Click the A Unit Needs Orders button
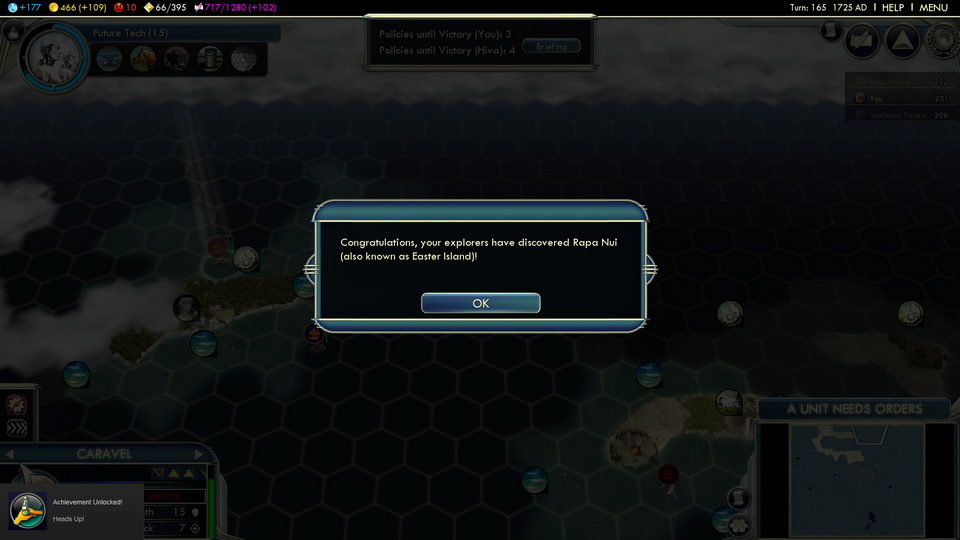Screen dimensions: 960x540 [854, 408]
